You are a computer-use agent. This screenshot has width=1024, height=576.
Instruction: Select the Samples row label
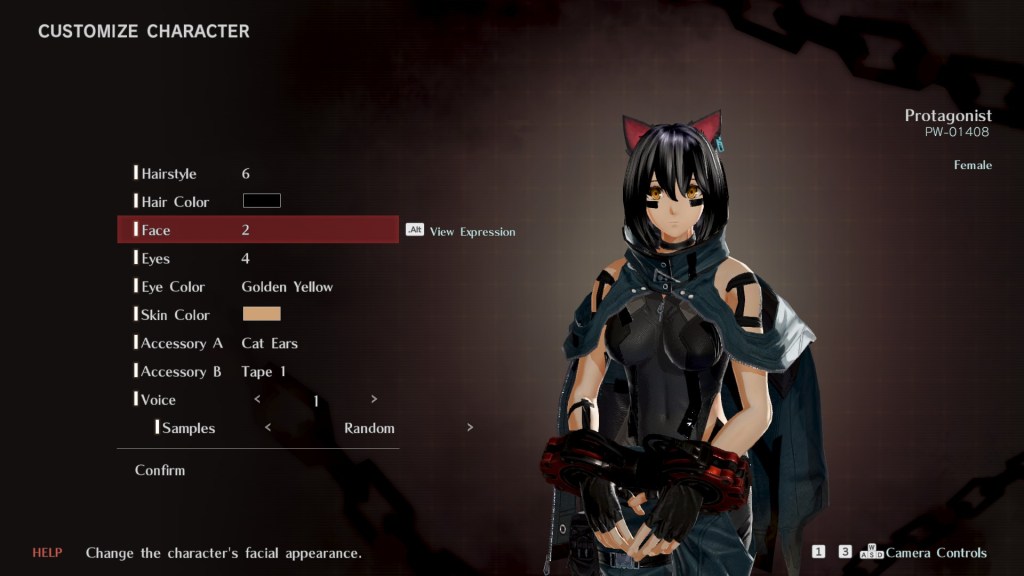(x=188, y=428)
